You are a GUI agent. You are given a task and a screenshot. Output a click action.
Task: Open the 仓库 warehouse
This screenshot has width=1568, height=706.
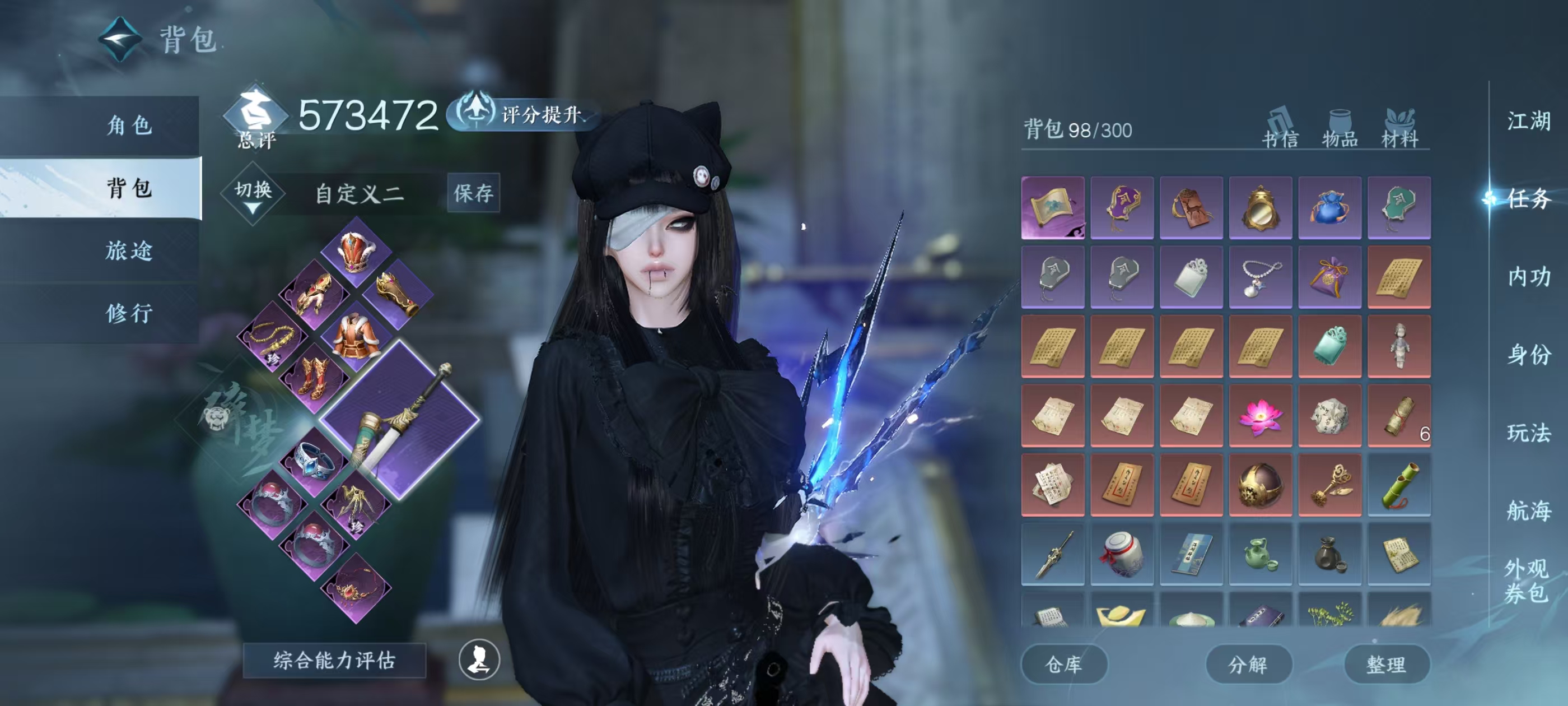[x=1063, y=664]
